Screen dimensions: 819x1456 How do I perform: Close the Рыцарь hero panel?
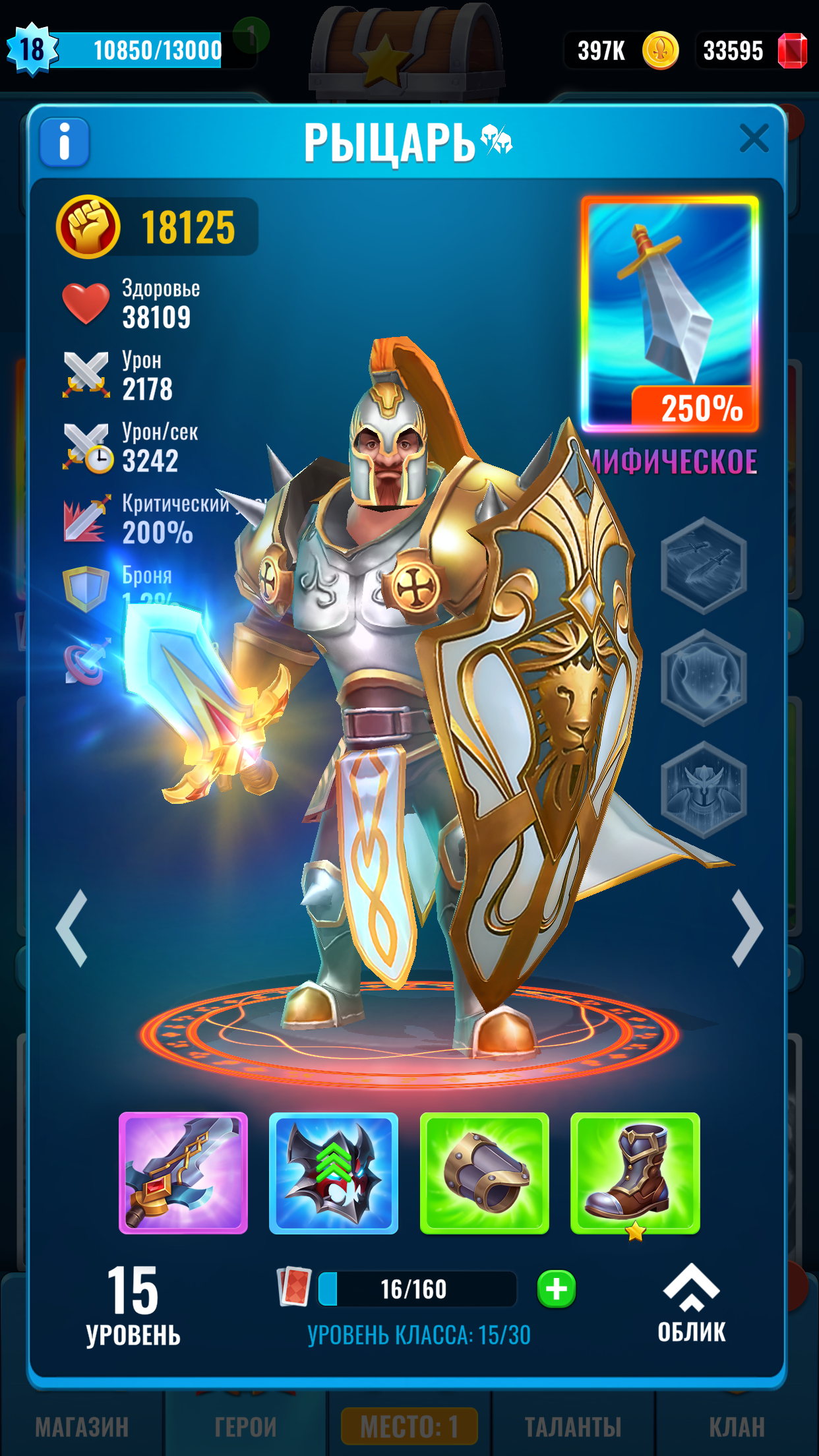click(x=754, y=139)
